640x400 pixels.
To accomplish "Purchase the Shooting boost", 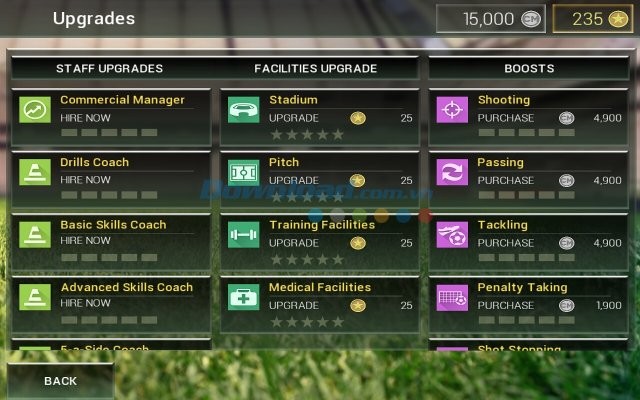I will pos(506,118).
